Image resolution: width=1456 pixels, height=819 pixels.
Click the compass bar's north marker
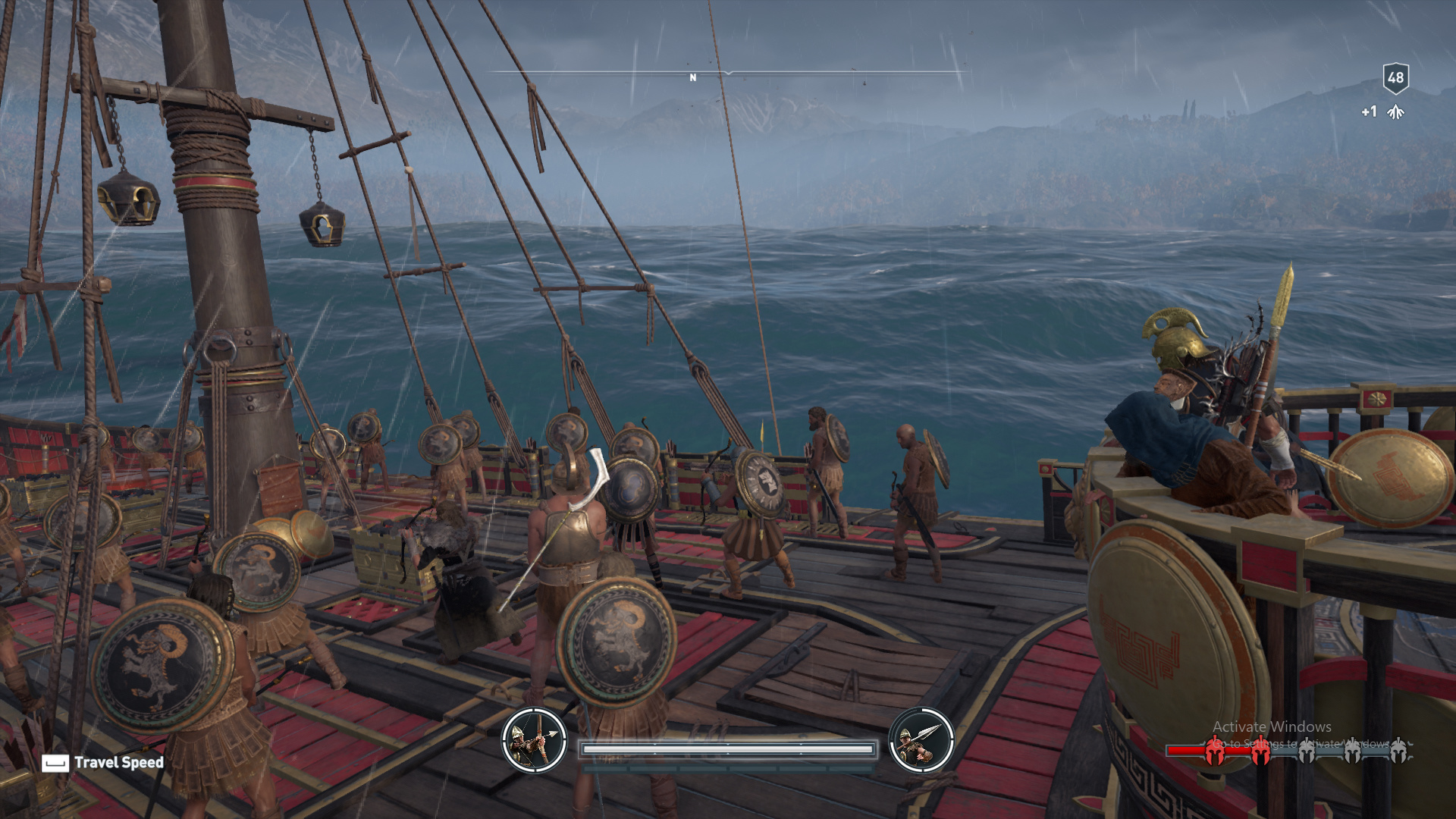692,77
